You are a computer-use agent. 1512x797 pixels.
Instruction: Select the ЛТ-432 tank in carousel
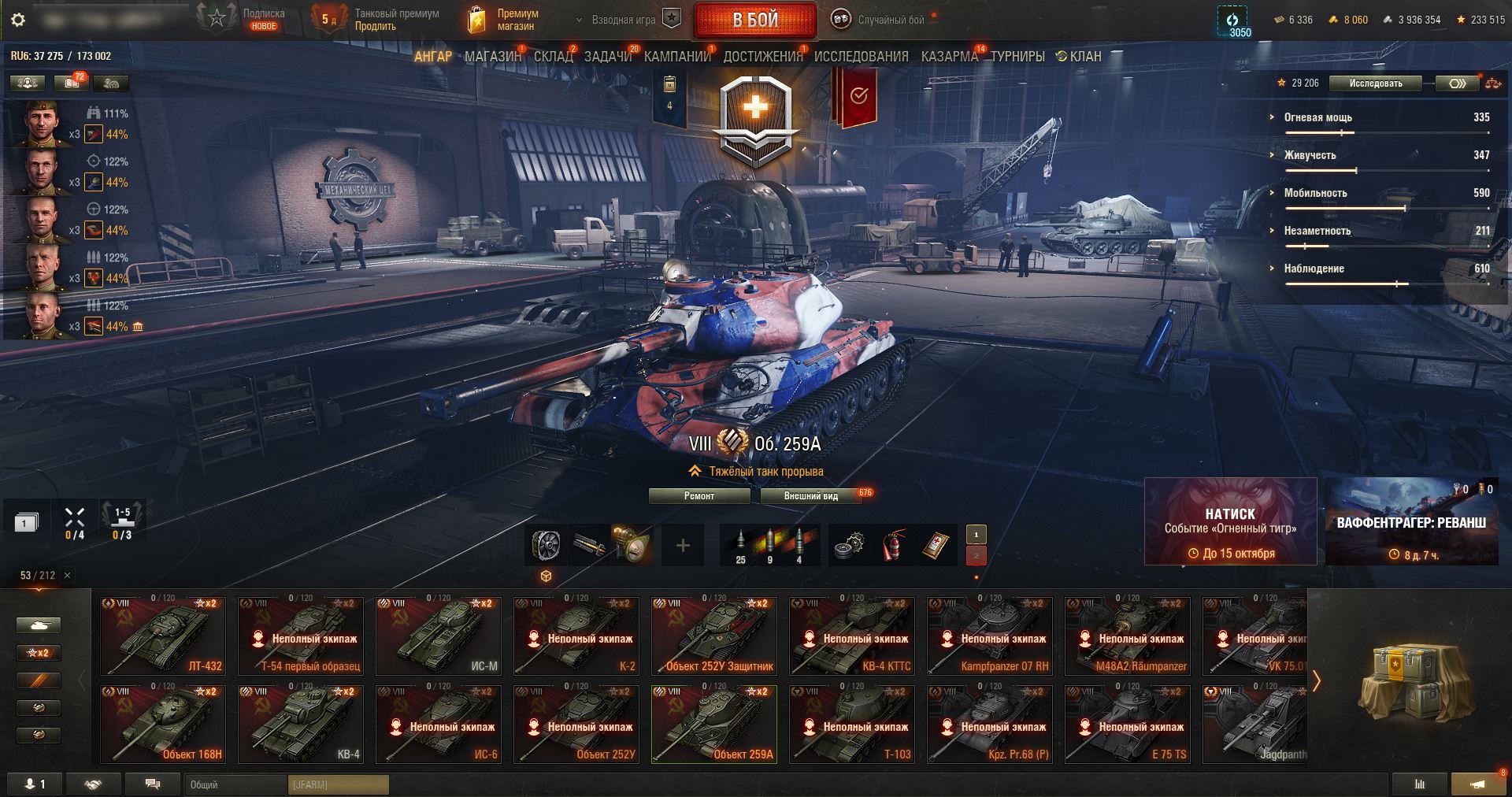click(x=163, y=636)
